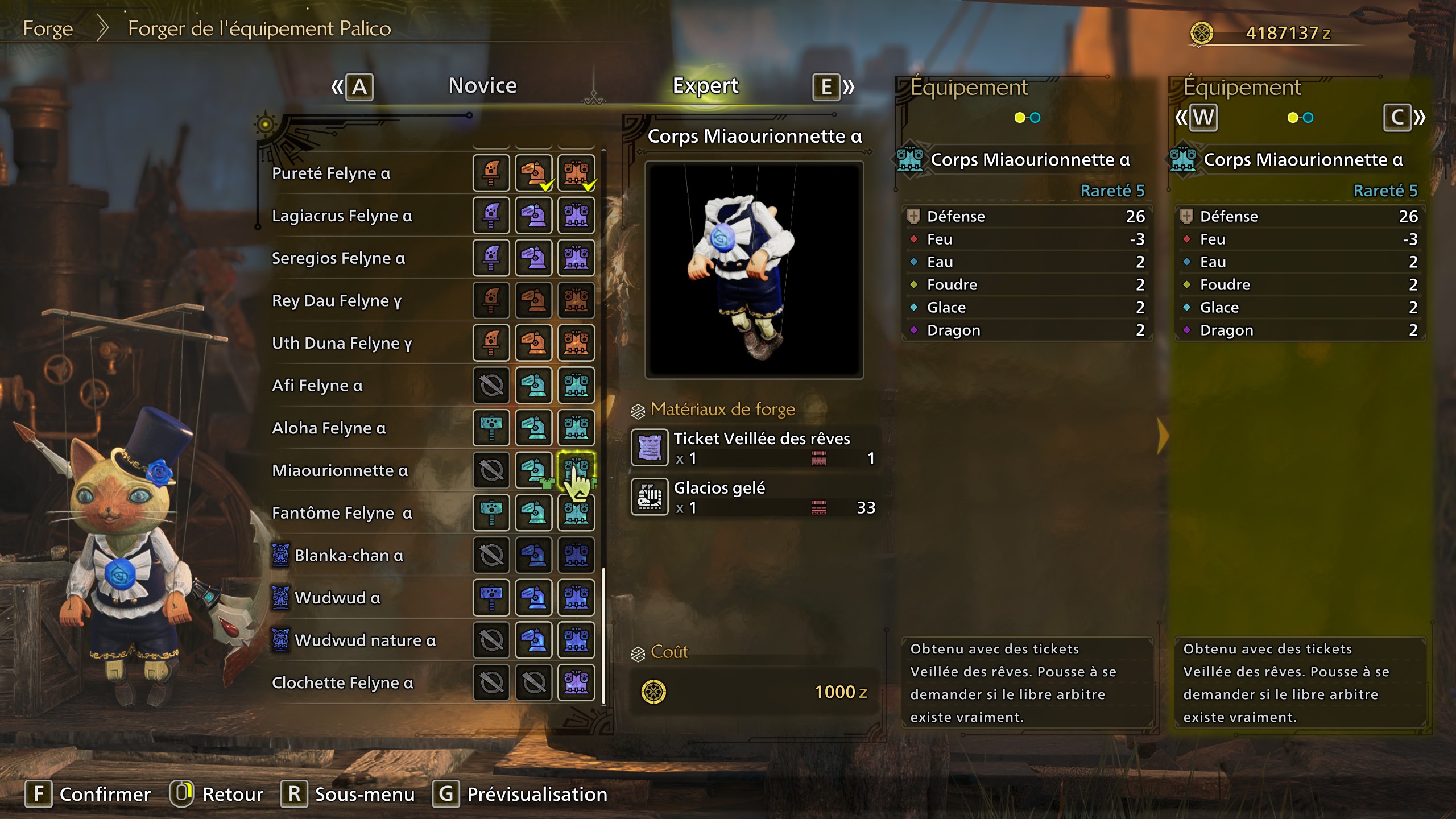This screenshot has height=819, width=1456.
Task: Click the crossed-out weapon slot for Afi Felyne α
Action: point(491,385)
